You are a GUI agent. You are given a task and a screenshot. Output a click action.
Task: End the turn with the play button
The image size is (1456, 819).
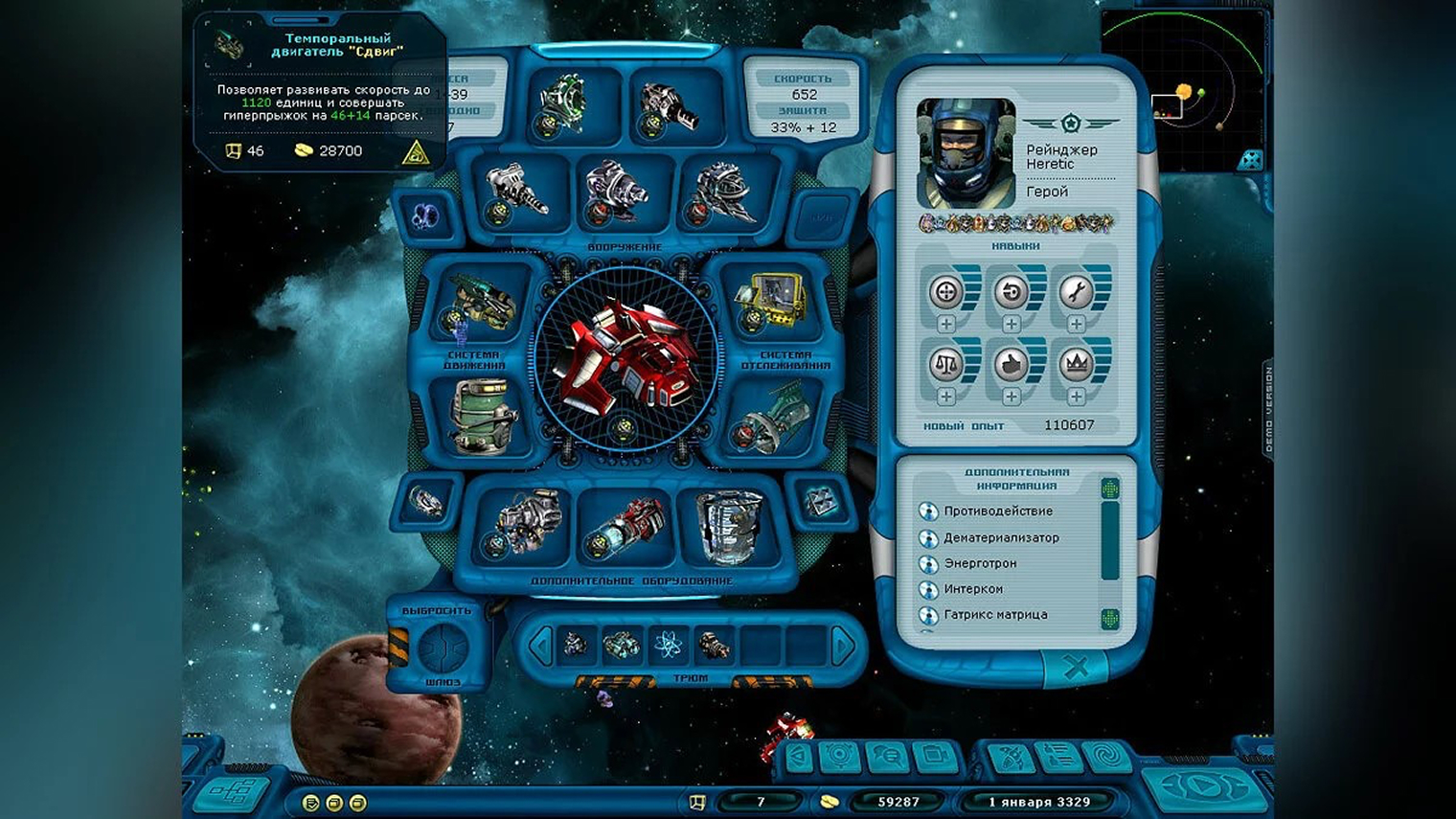[x=1205, y=787]
